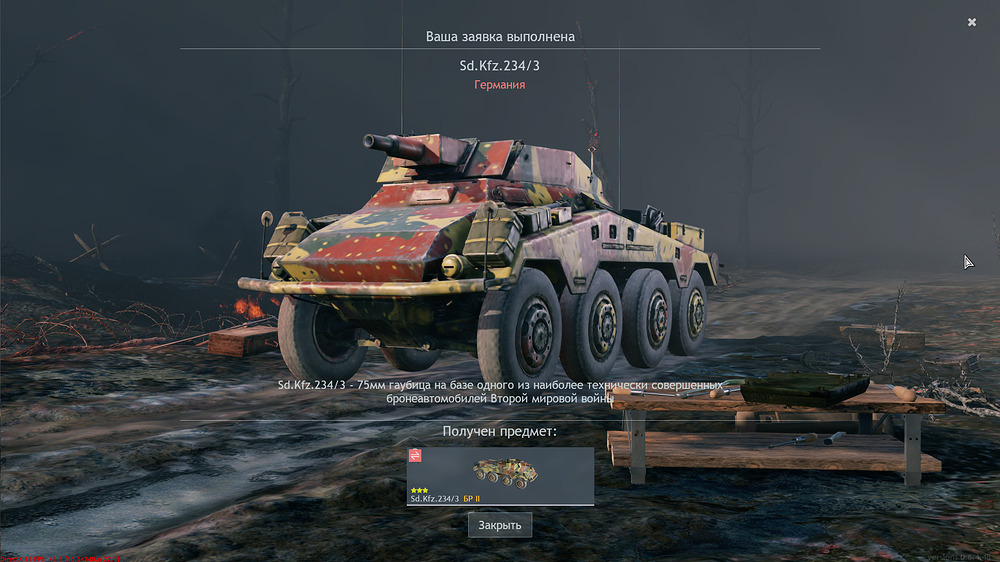Image resolution: width=1000 pixels, height=562 pixels.
Task: Close the dialog with the X icon
Action: click(x=971, y=22)
